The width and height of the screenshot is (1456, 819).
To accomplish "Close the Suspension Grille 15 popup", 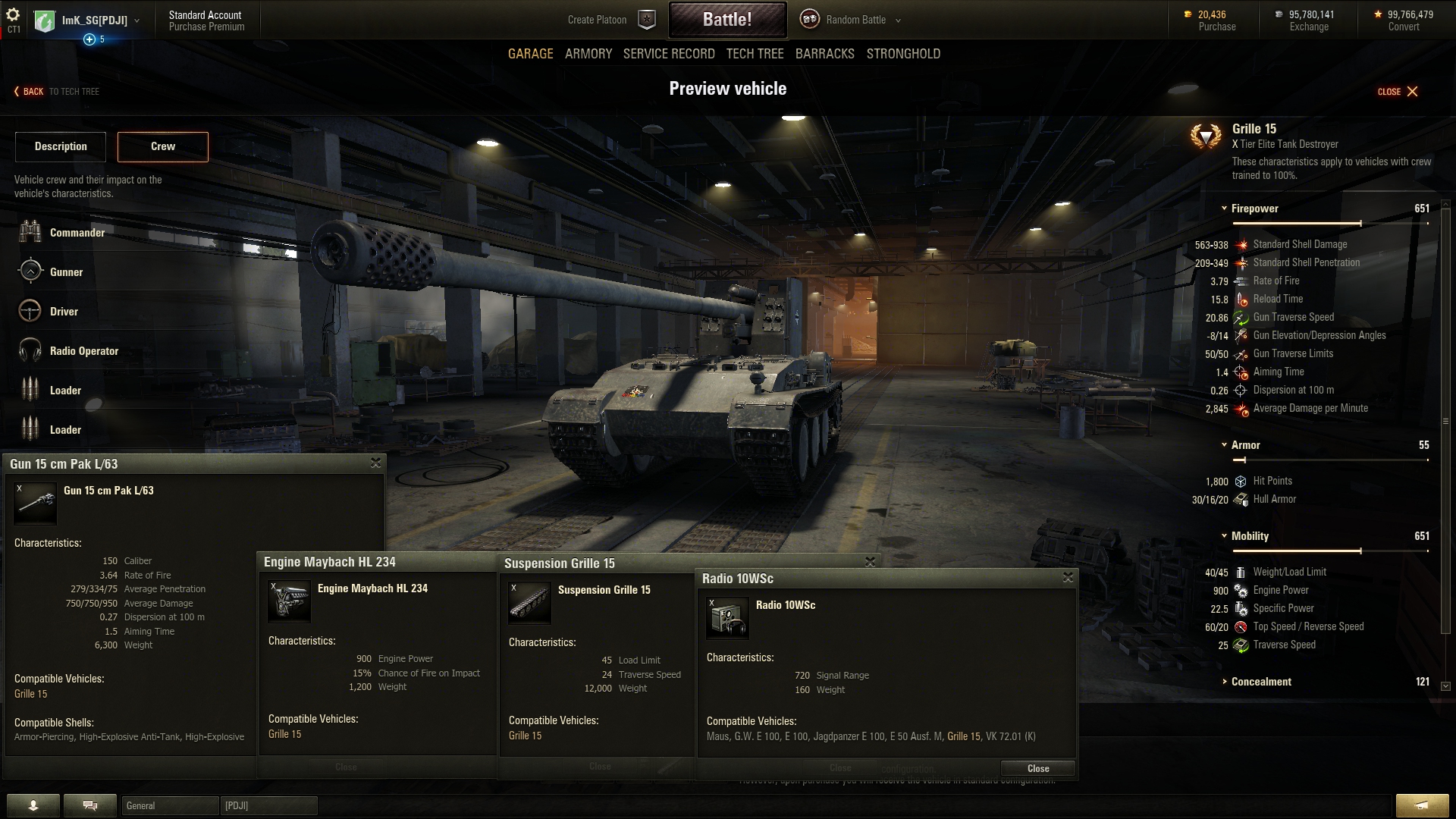I will point(870,562).
